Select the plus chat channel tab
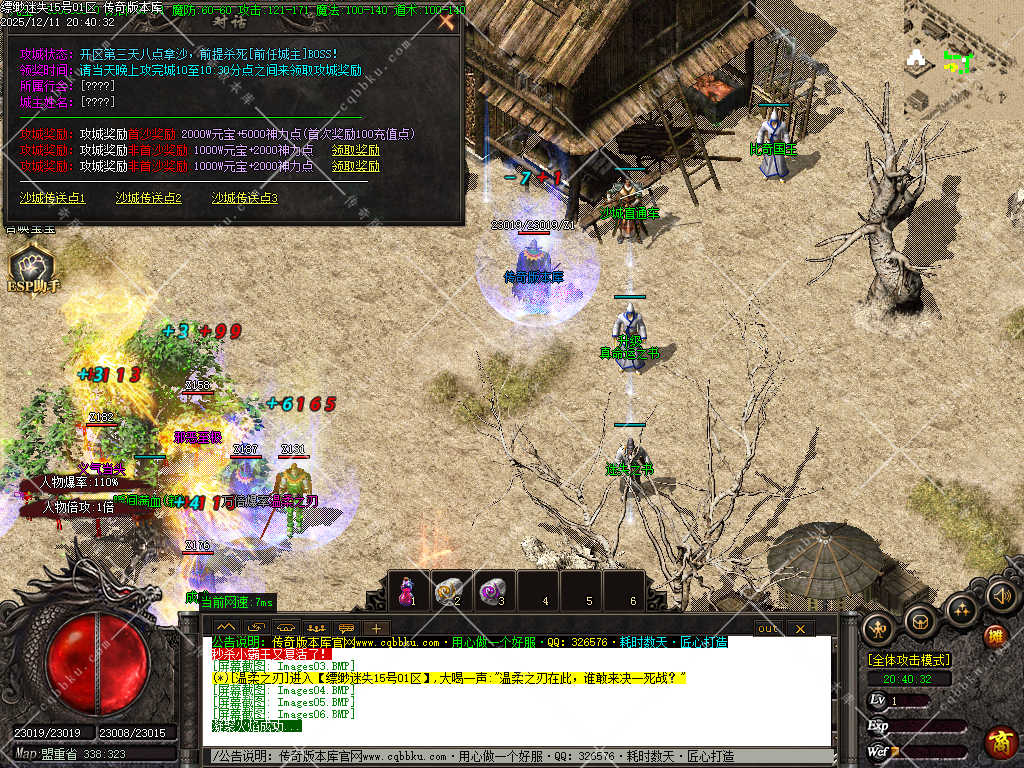The image size is (1024, 768). 375,628
